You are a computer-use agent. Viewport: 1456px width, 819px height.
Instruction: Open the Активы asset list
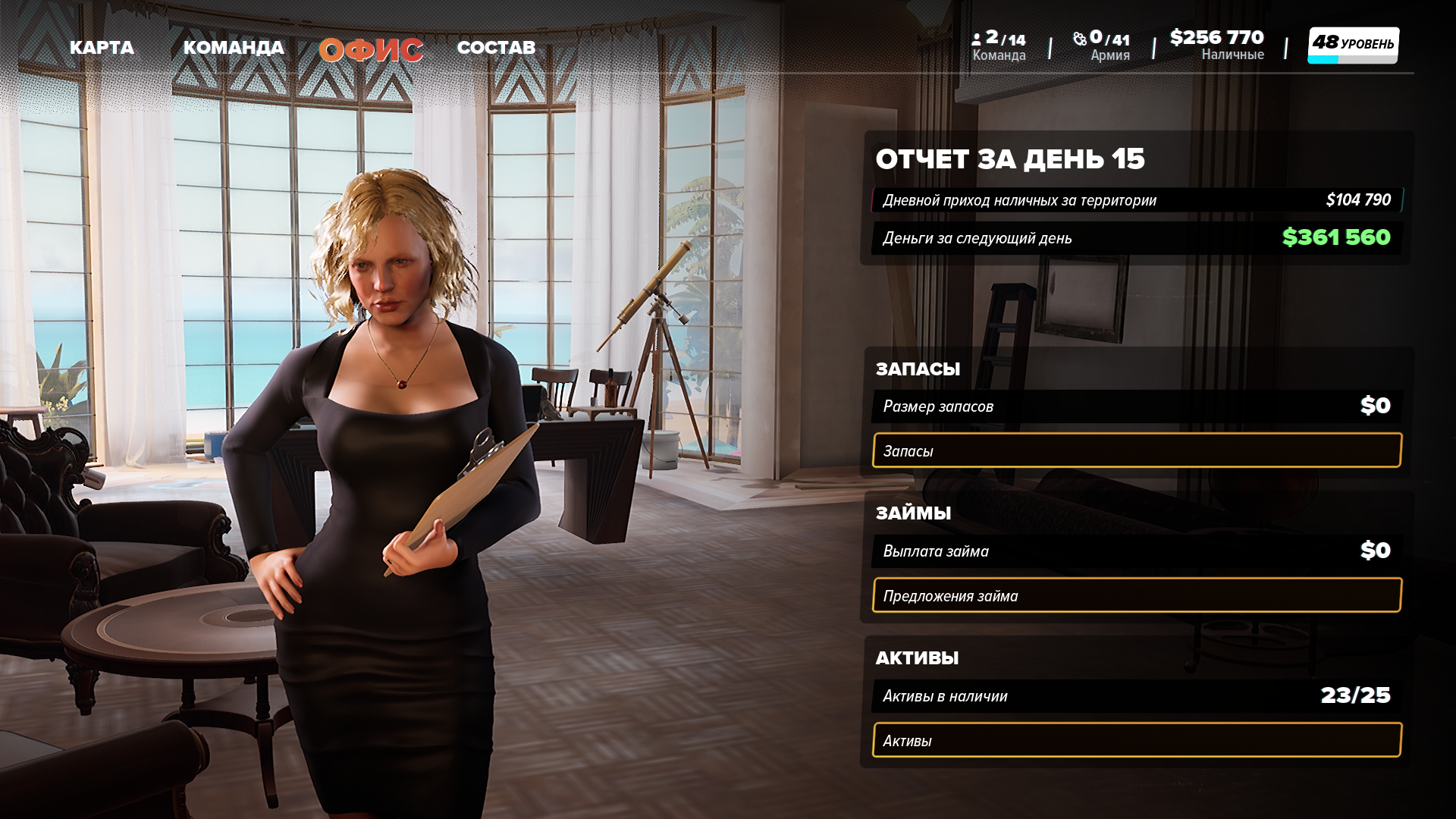tap(1136, 740)
